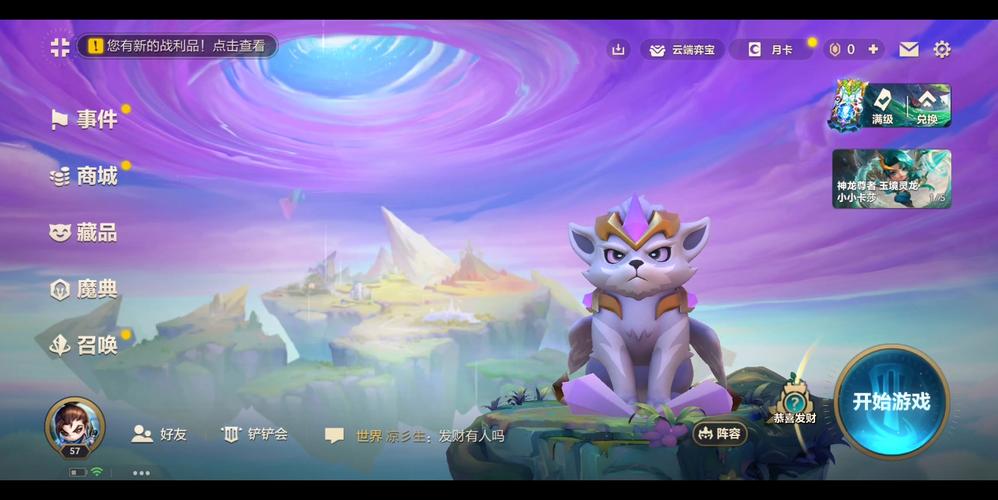This screenshot has width=998, height=500.
Task: Open the 好友 friends list
Action: [x=160, y=434]
